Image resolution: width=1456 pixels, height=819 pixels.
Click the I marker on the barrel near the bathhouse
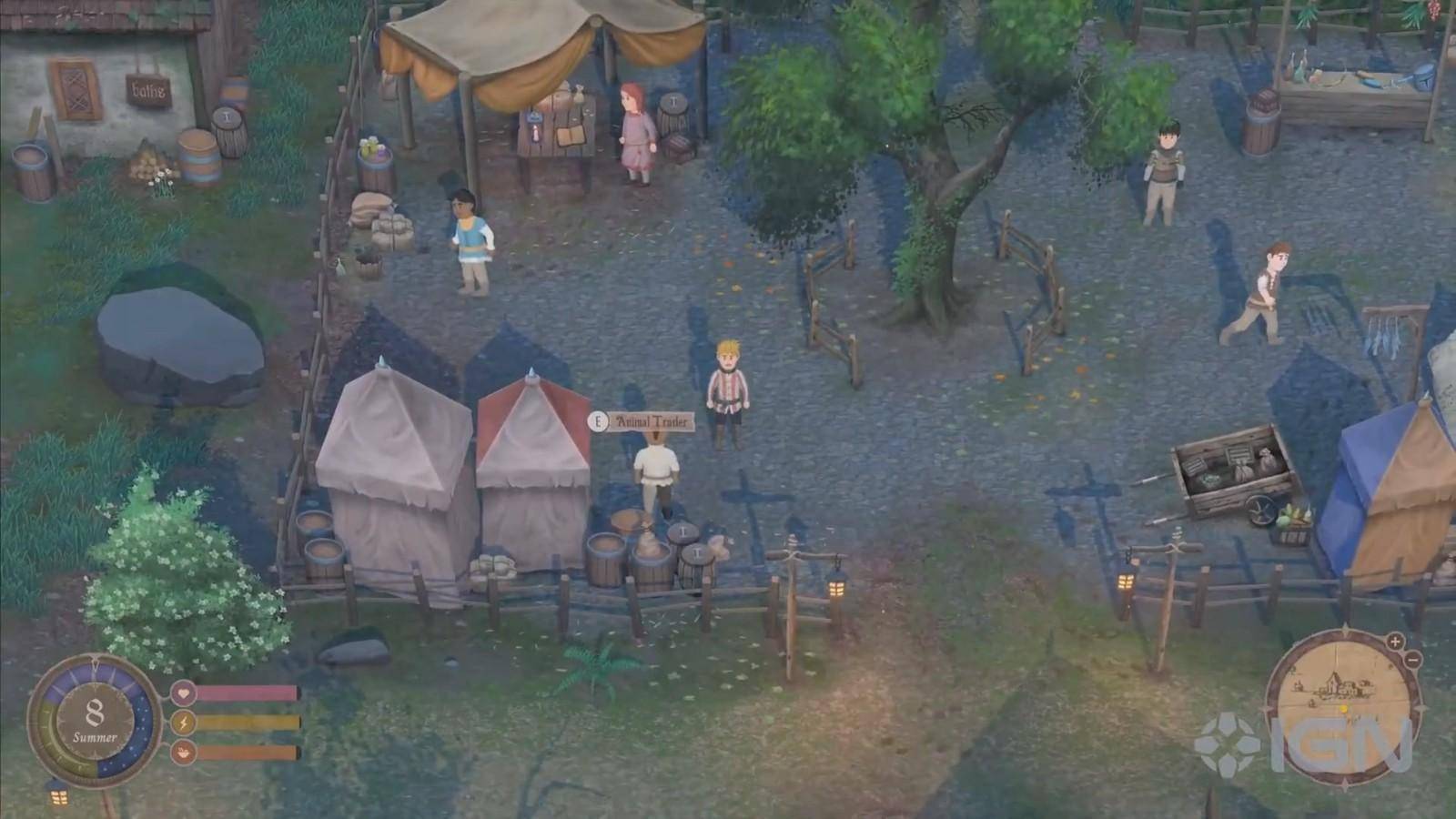pos(227,117)
